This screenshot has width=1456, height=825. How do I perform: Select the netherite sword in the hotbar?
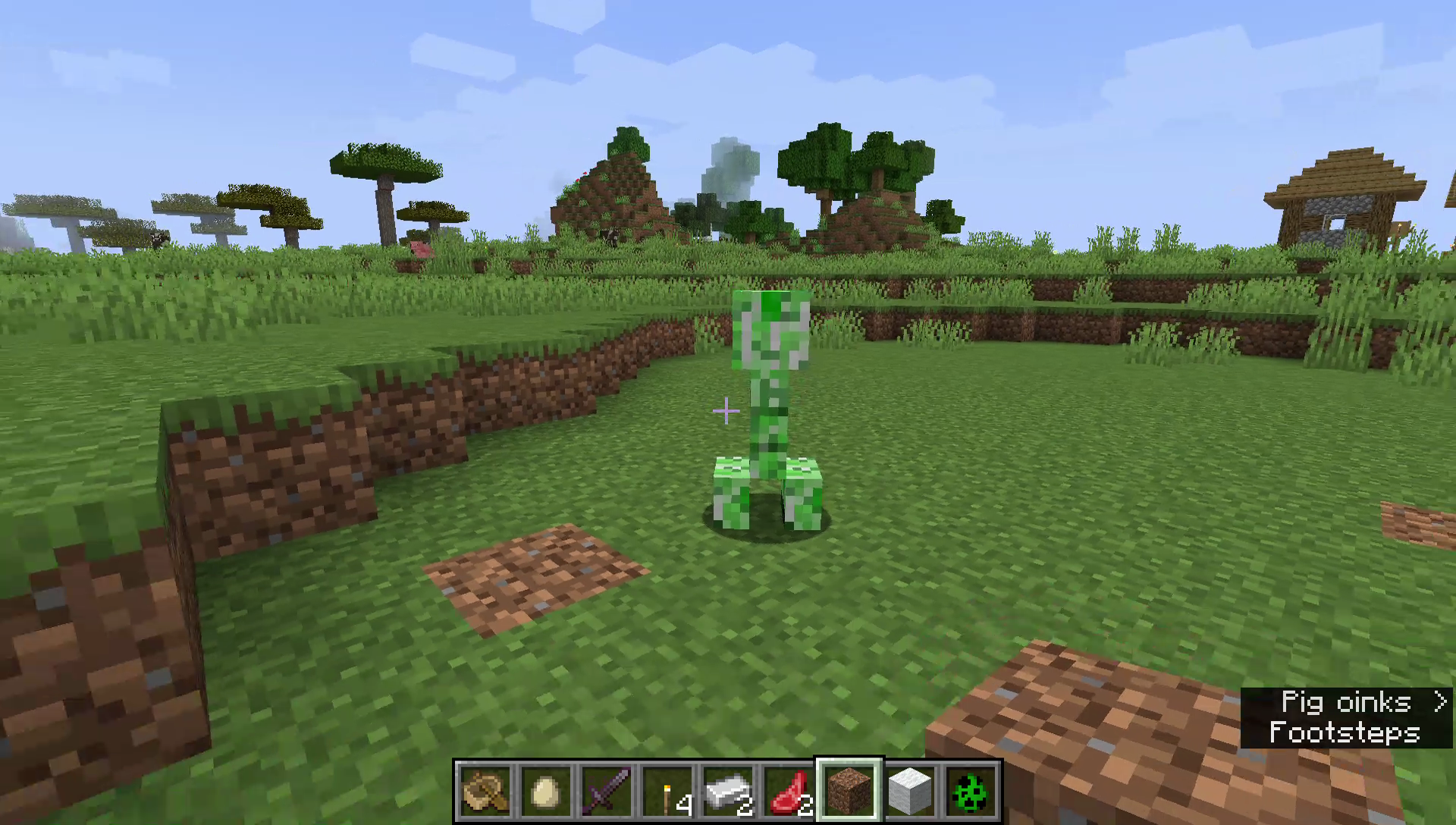pyautogui.click(x=607, y=792)
